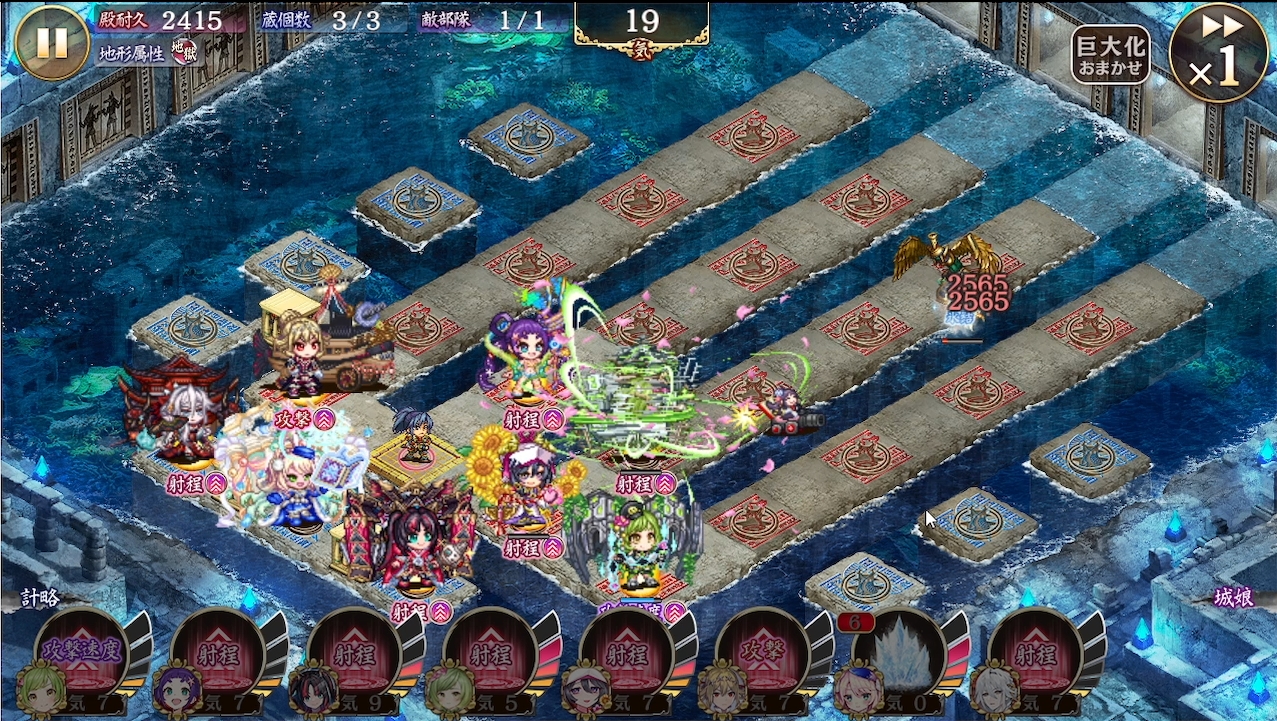Activate the 射程 skill costing 9 気
1277x721 pixels.
point(355,655)
